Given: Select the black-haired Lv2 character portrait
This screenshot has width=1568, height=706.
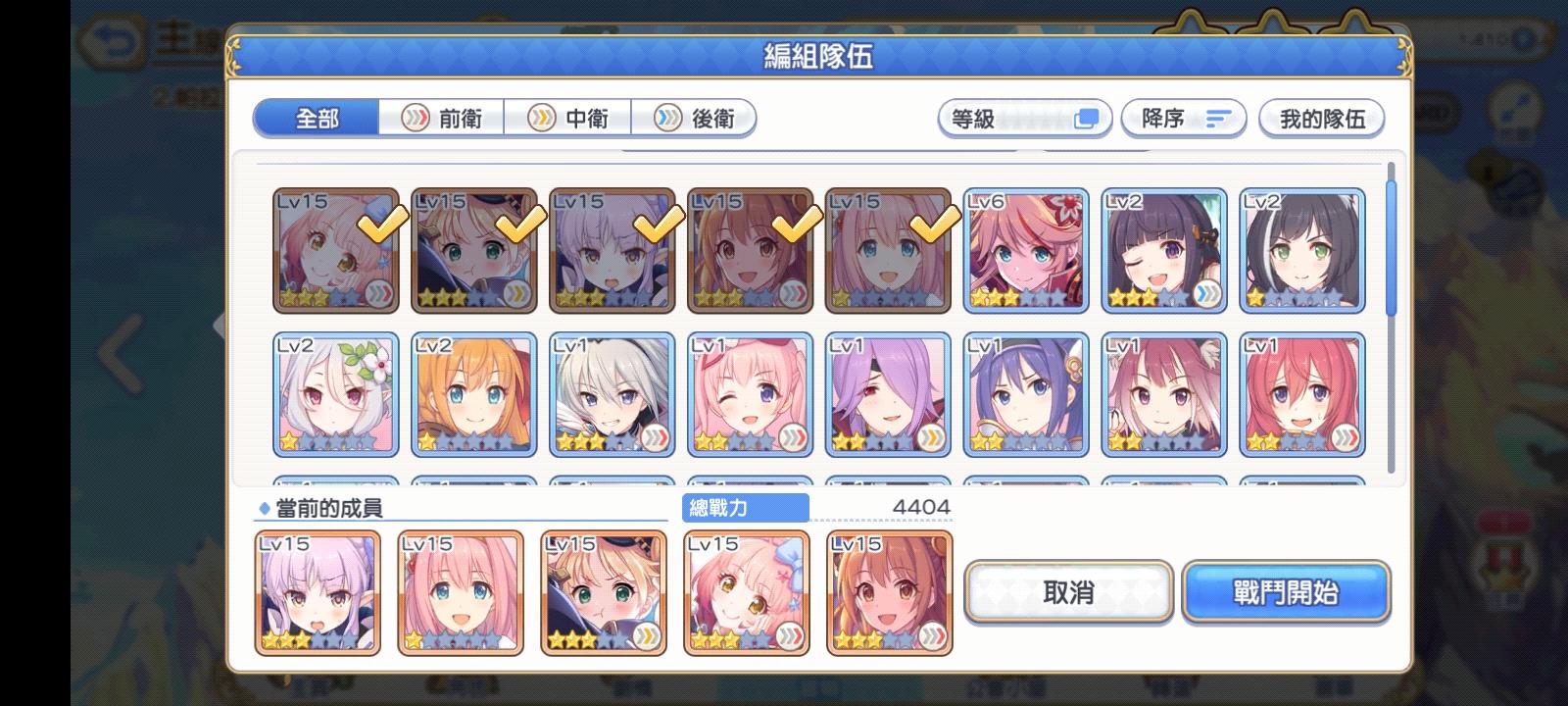Looking at the screenshot, I should click(x=1303, y=250).
